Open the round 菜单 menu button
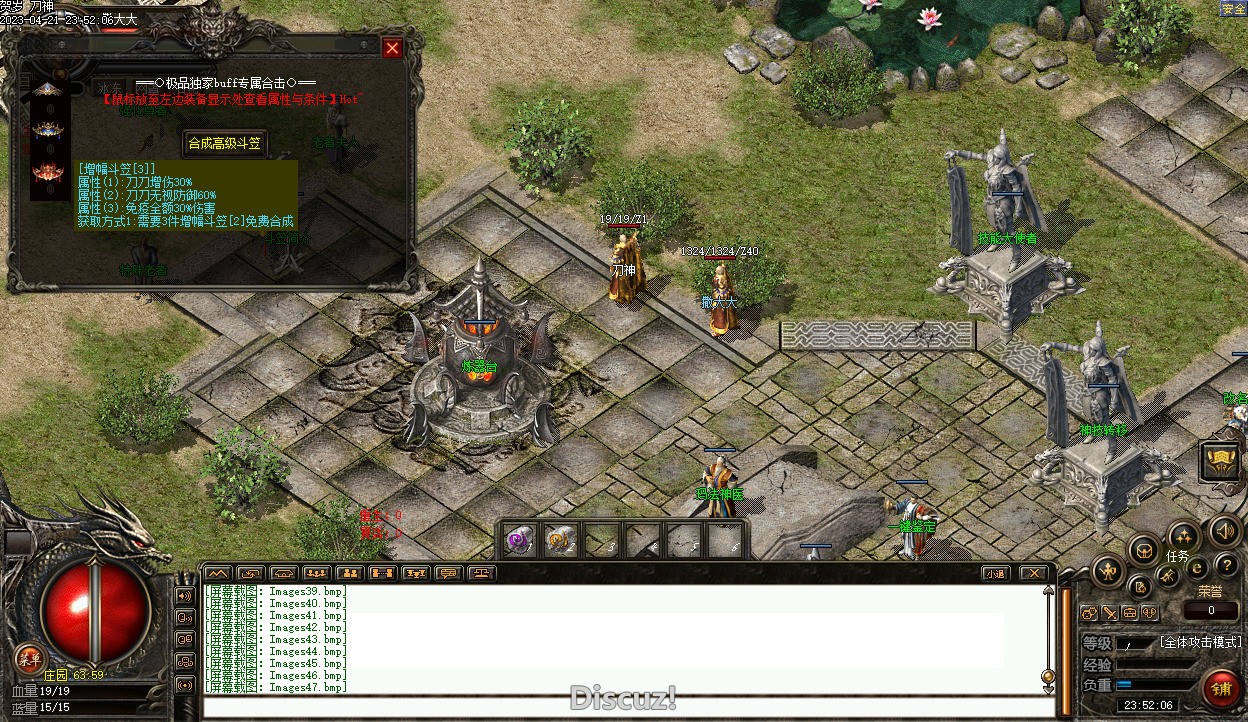Screen dimensions: 1248x722 (x=29, y=658)
